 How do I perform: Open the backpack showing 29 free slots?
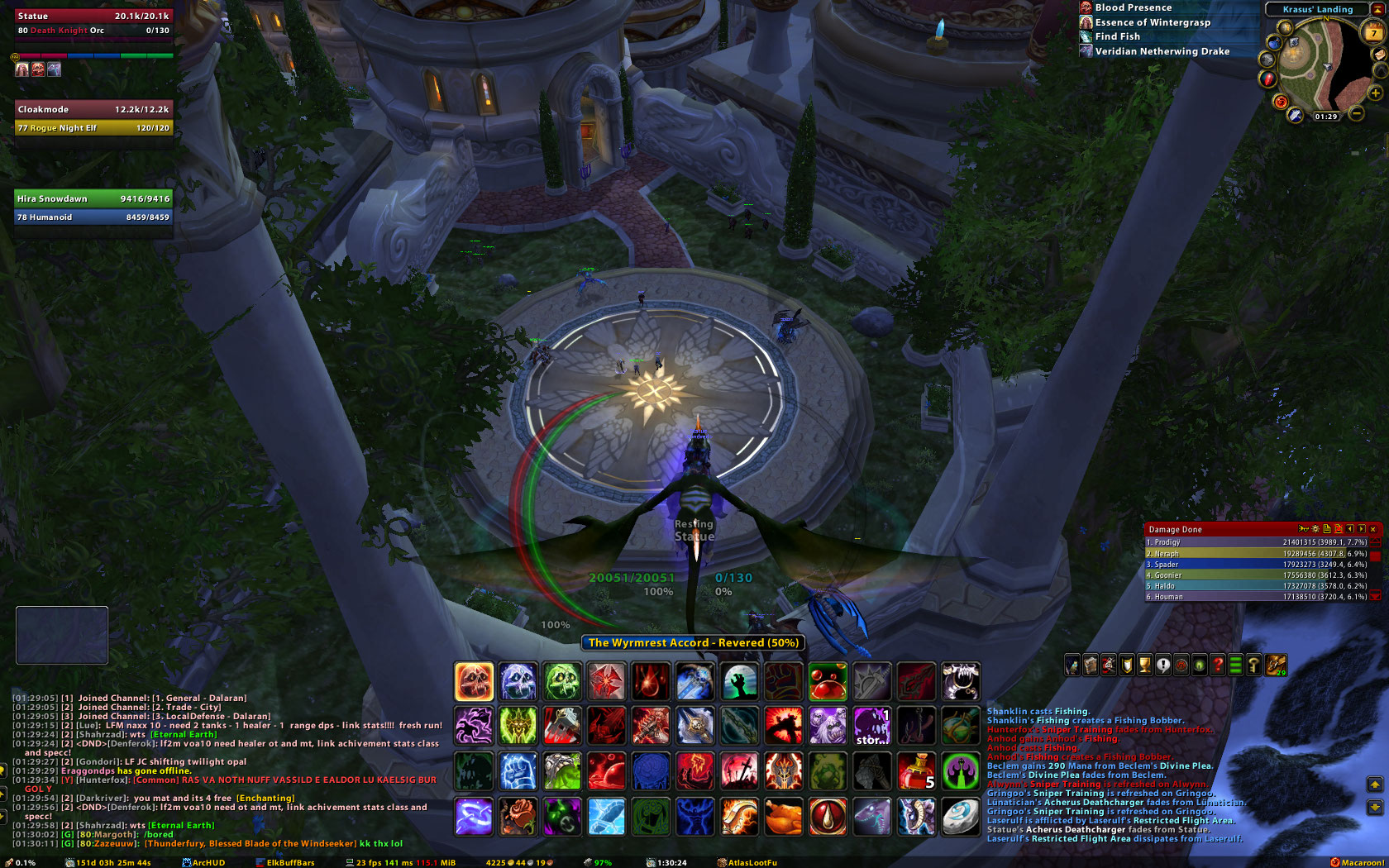pos(1276,665)
